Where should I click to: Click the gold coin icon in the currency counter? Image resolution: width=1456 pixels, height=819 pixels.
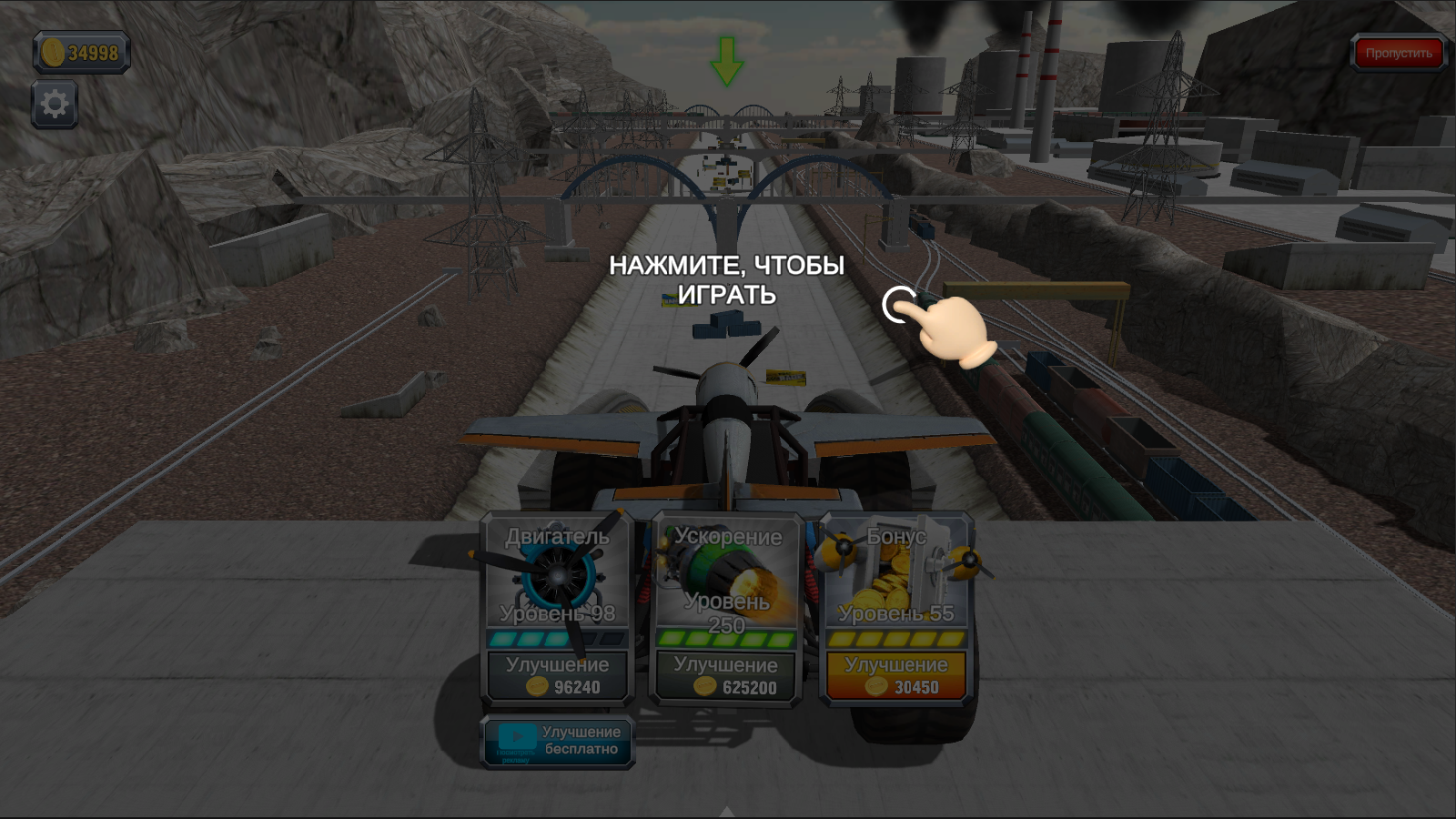(x=55, y=52)
